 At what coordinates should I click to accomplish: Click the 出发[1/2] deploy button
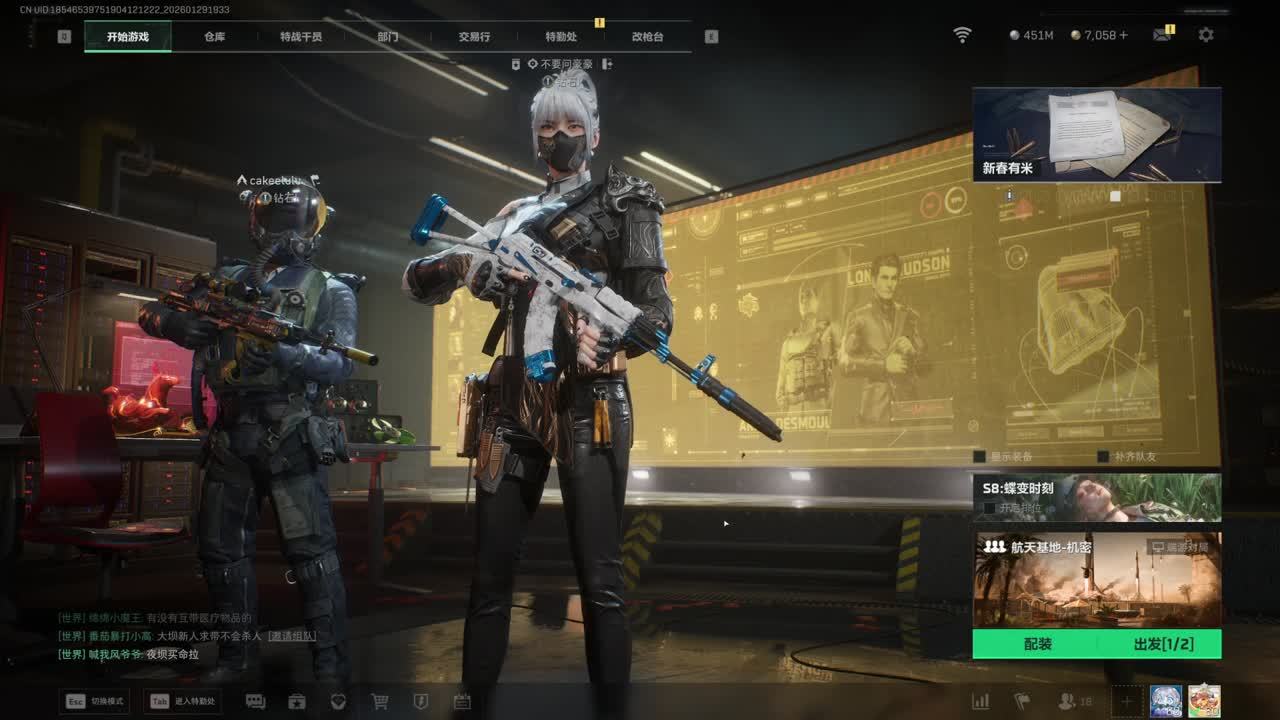[x=1163, y=644]
